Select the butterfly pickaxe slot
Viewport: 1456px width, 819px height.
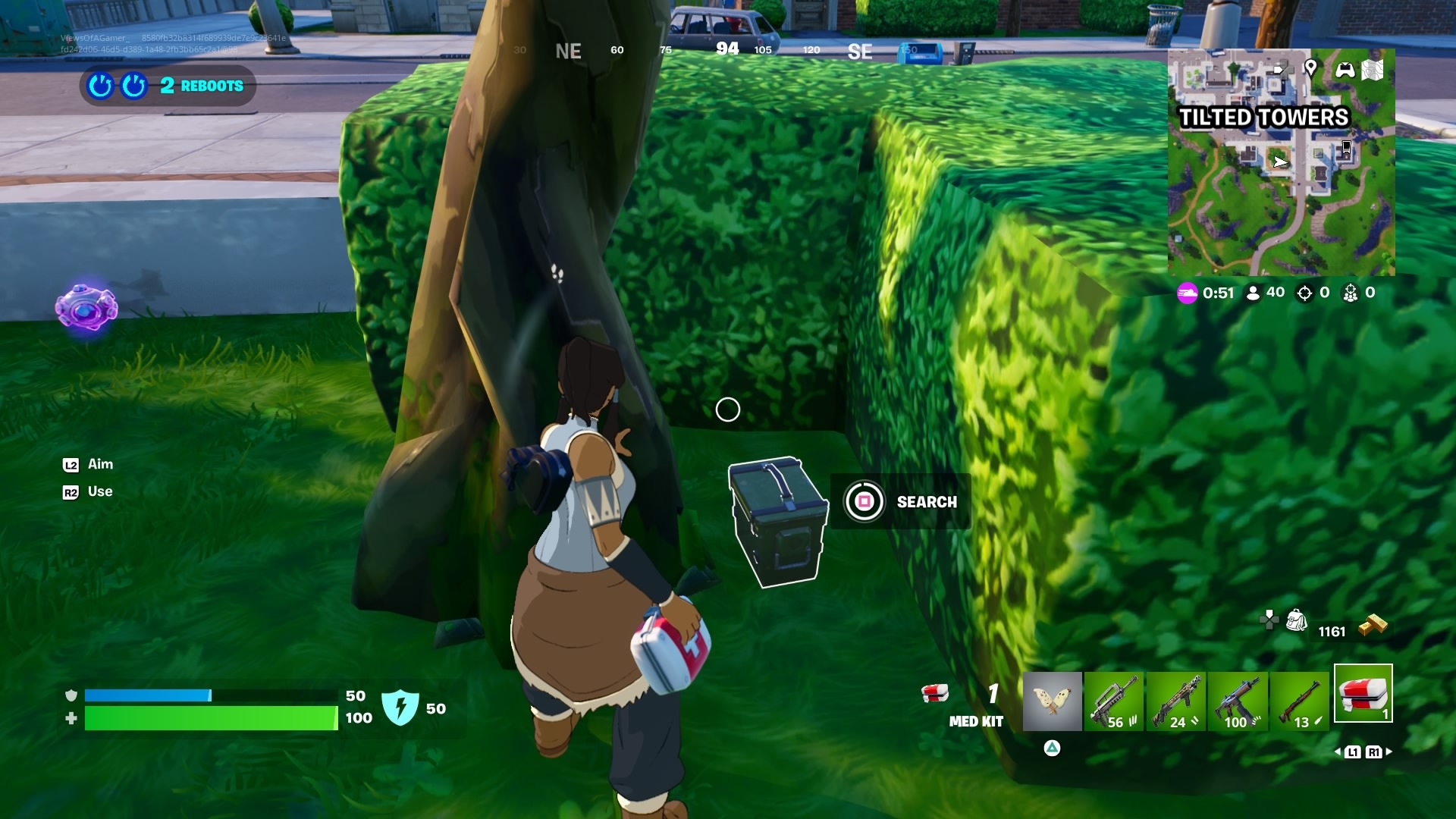point(1053,701)
